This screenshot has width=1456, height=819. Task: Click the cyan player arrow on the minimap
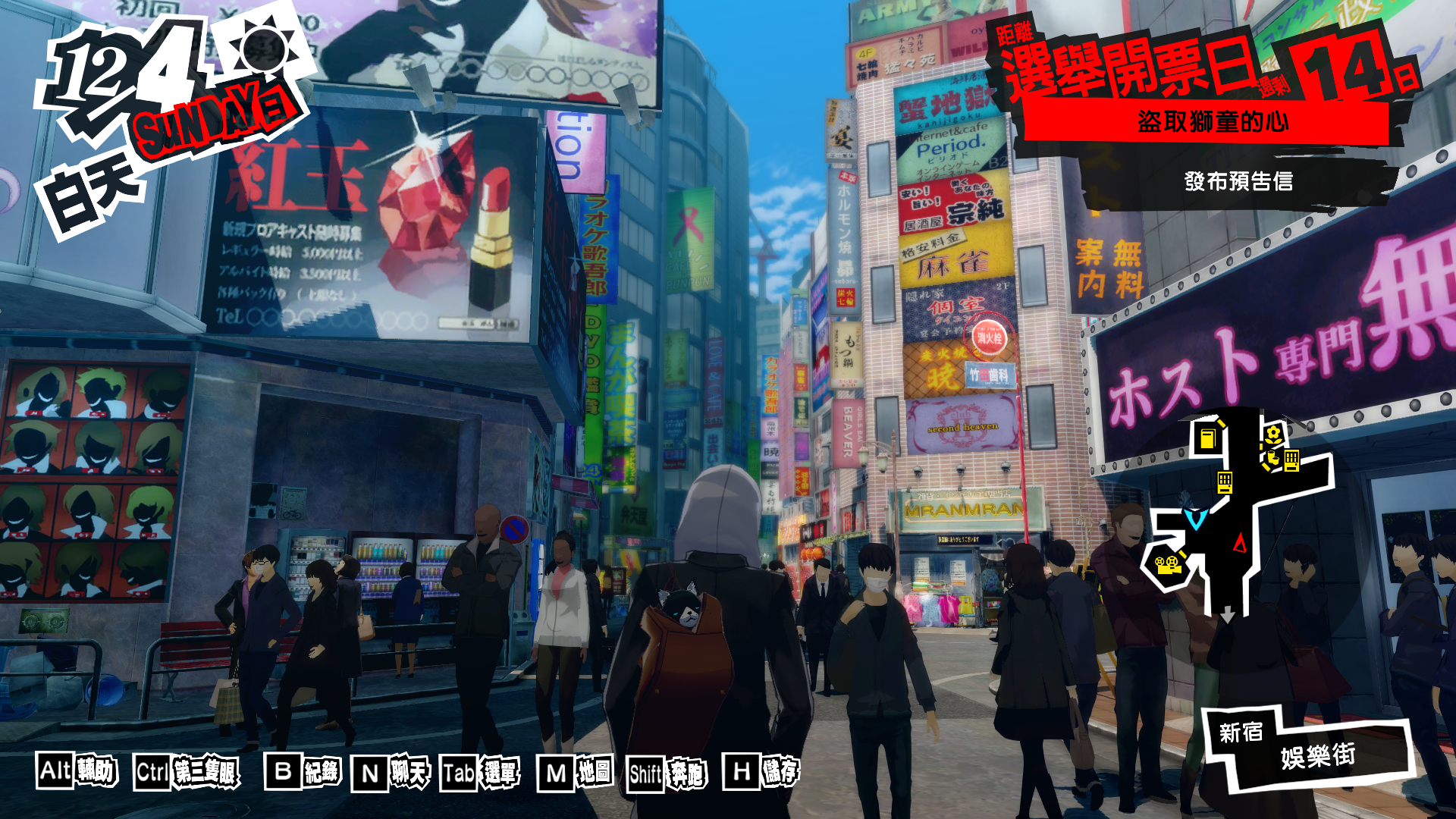point(1196,518)
